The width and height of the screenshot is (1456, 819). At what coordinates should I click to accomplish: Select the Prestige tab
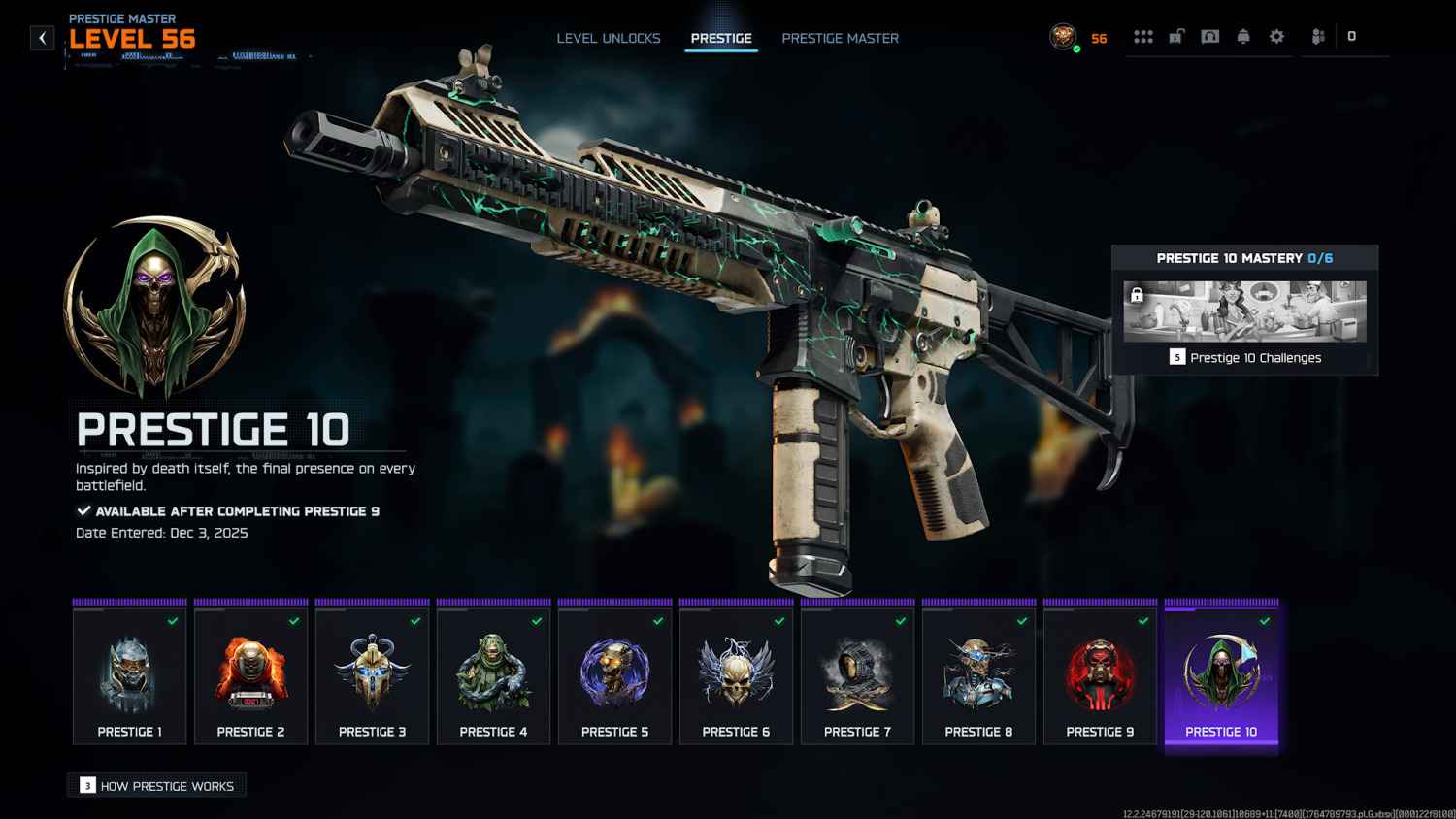point(721,38)
